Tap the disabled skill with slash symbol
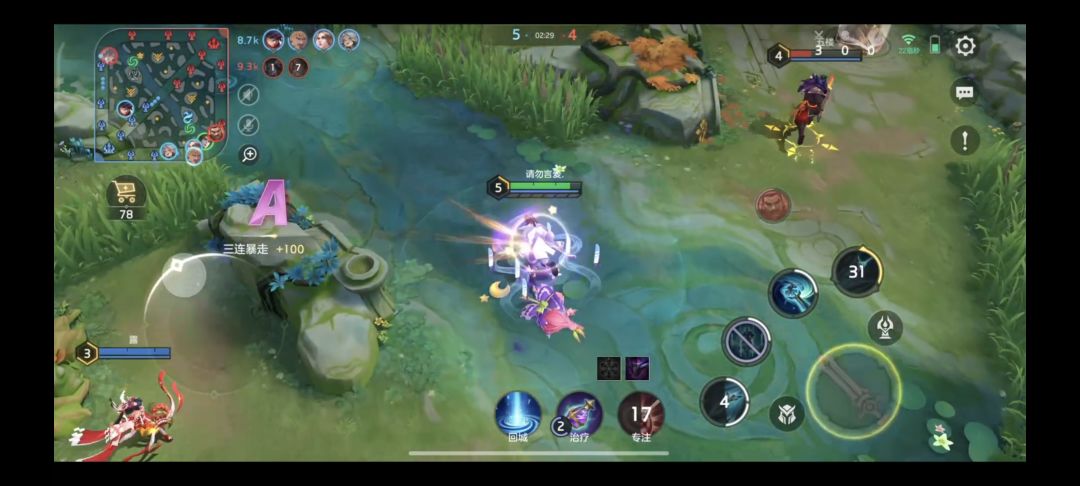Screen dimensions: 1080x486 746,341
